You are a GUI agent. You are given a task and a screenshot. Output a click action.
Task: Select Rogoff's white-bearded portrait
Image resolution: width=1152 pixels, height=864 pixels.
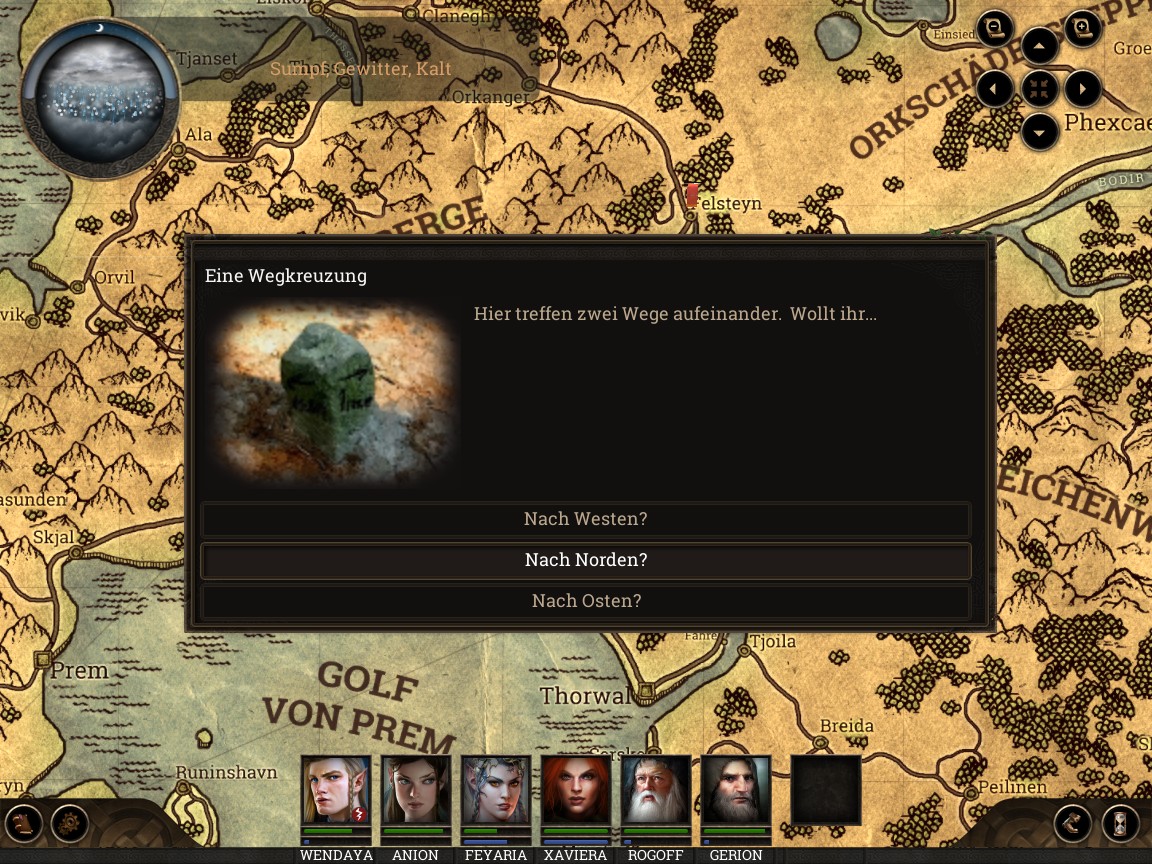click(x=655, y=790)
